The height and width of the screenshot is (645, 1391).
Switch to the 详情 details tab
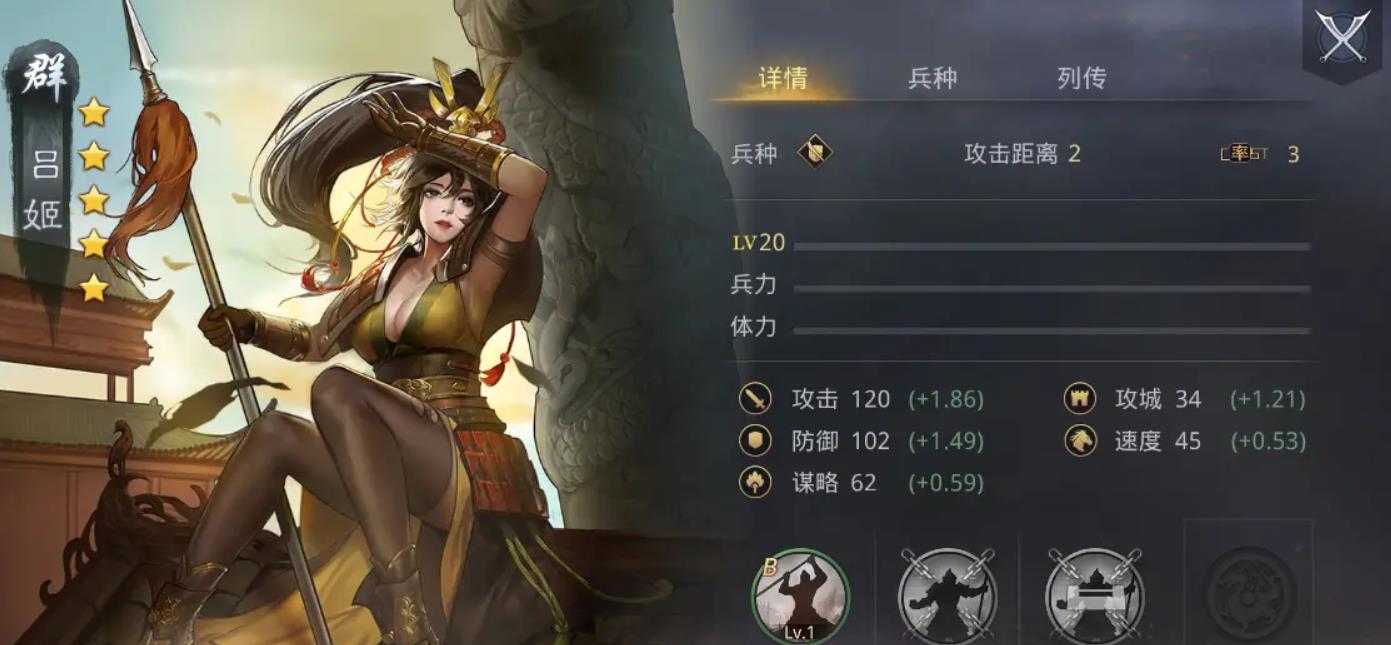[x=783, y=79]
